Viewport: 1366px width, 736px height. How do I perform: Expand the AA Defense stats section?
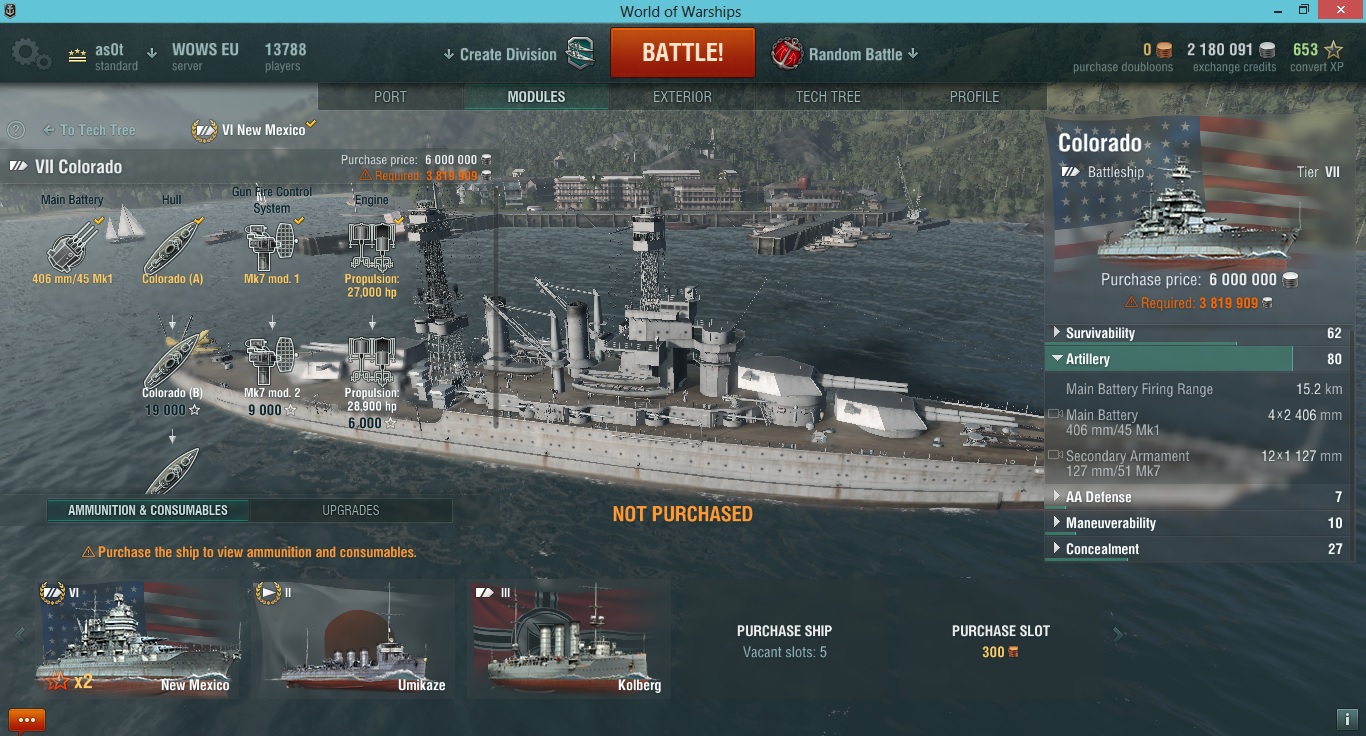(x=1098, y=497)
